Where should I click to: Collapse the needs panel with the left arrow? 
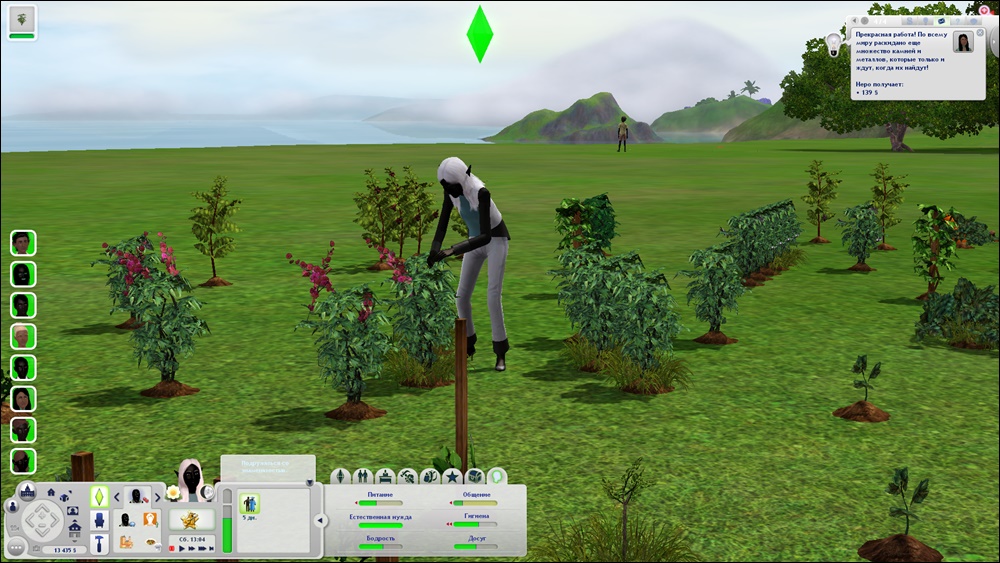[x=320, y=520]
